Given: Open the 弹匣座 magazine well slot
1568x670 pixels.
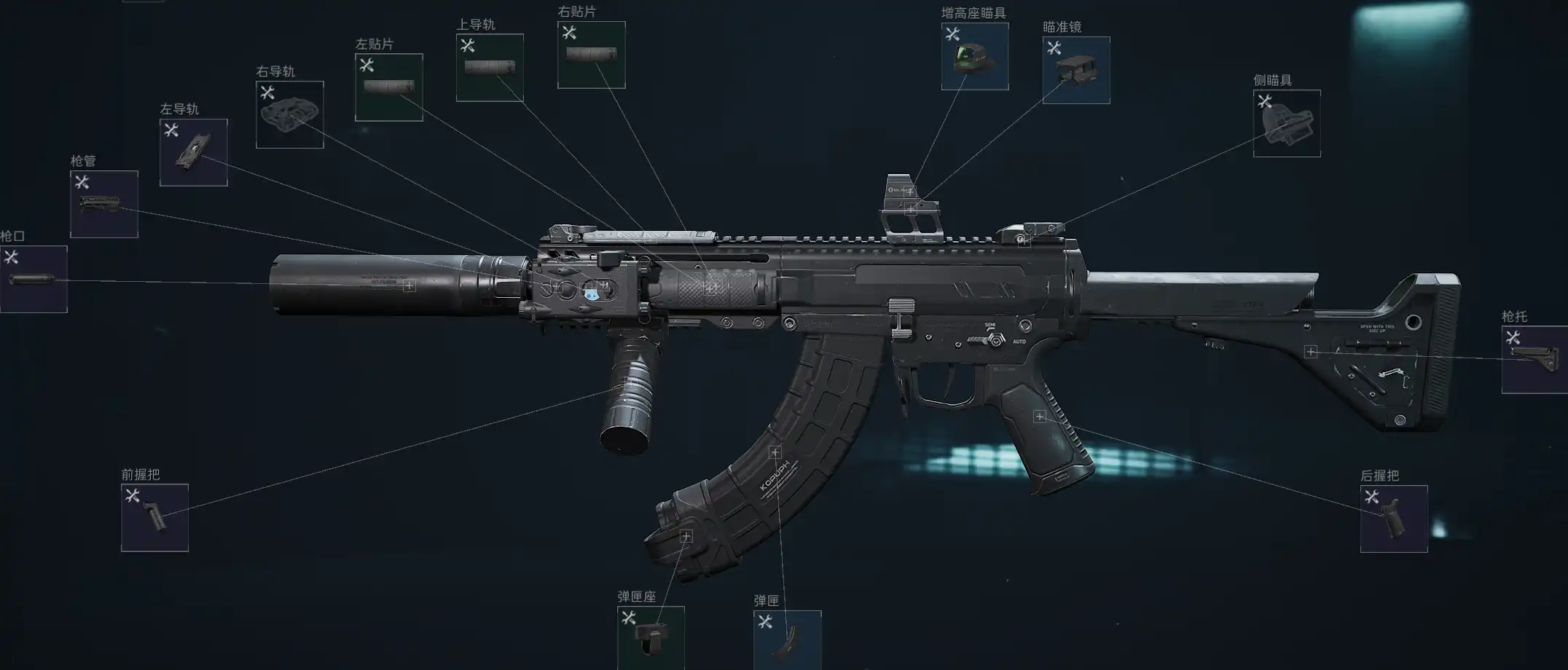Looking at the screenshot, I should pyautogui.click(x=651, y=637).
